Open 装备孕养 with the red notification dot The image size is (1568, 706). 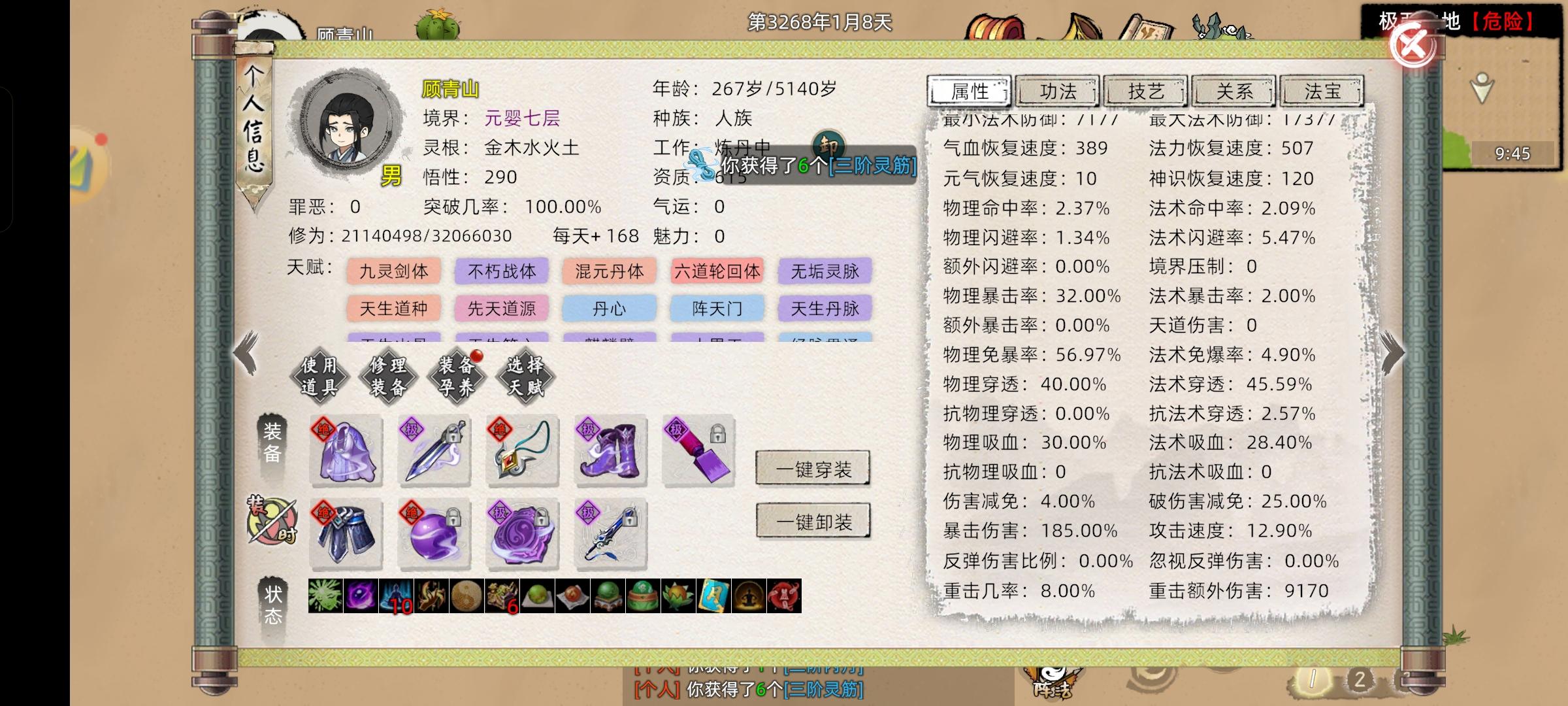[455, 376]
